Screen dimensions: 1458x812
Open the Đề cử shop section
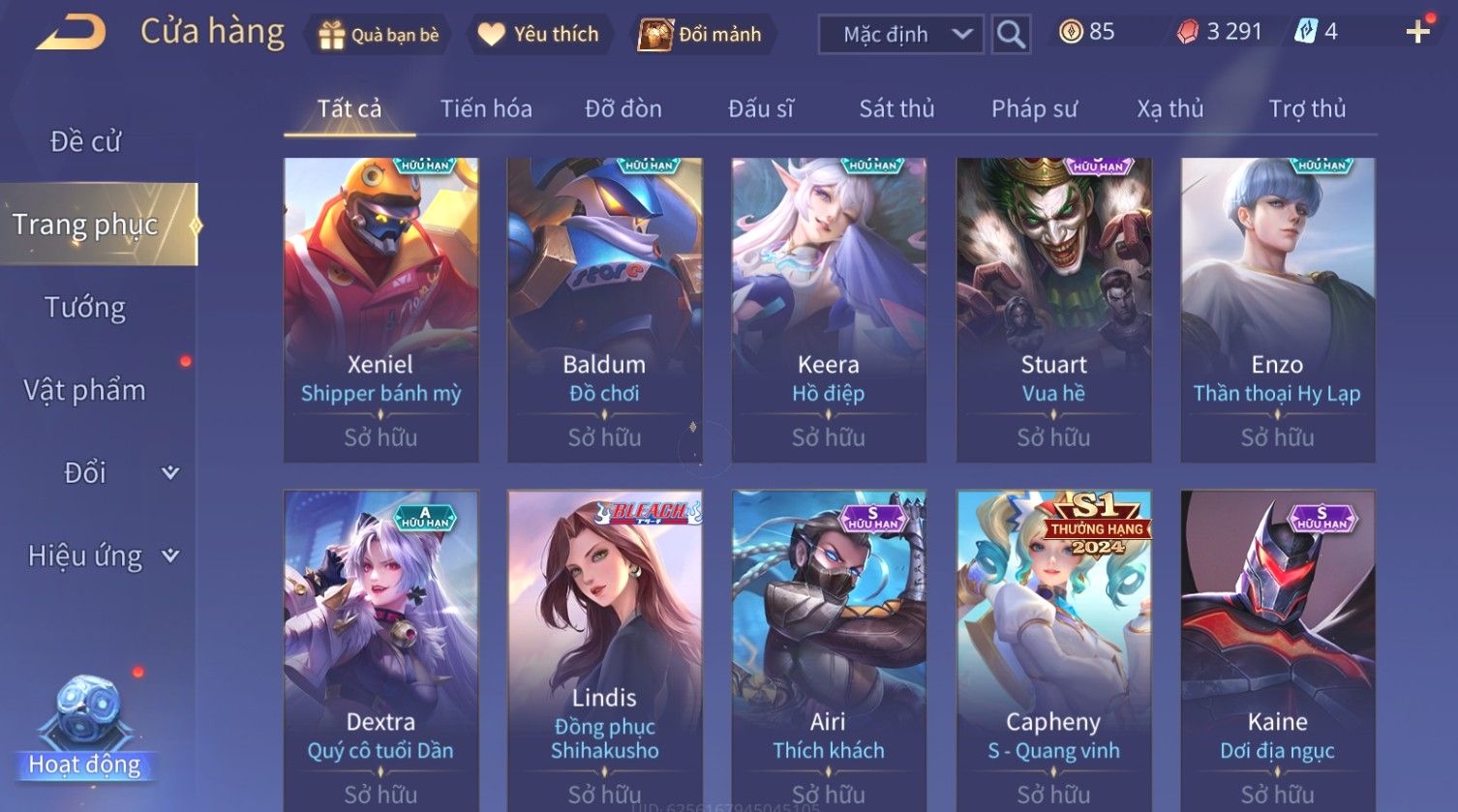pyautogui.click(x=85, y=141)
